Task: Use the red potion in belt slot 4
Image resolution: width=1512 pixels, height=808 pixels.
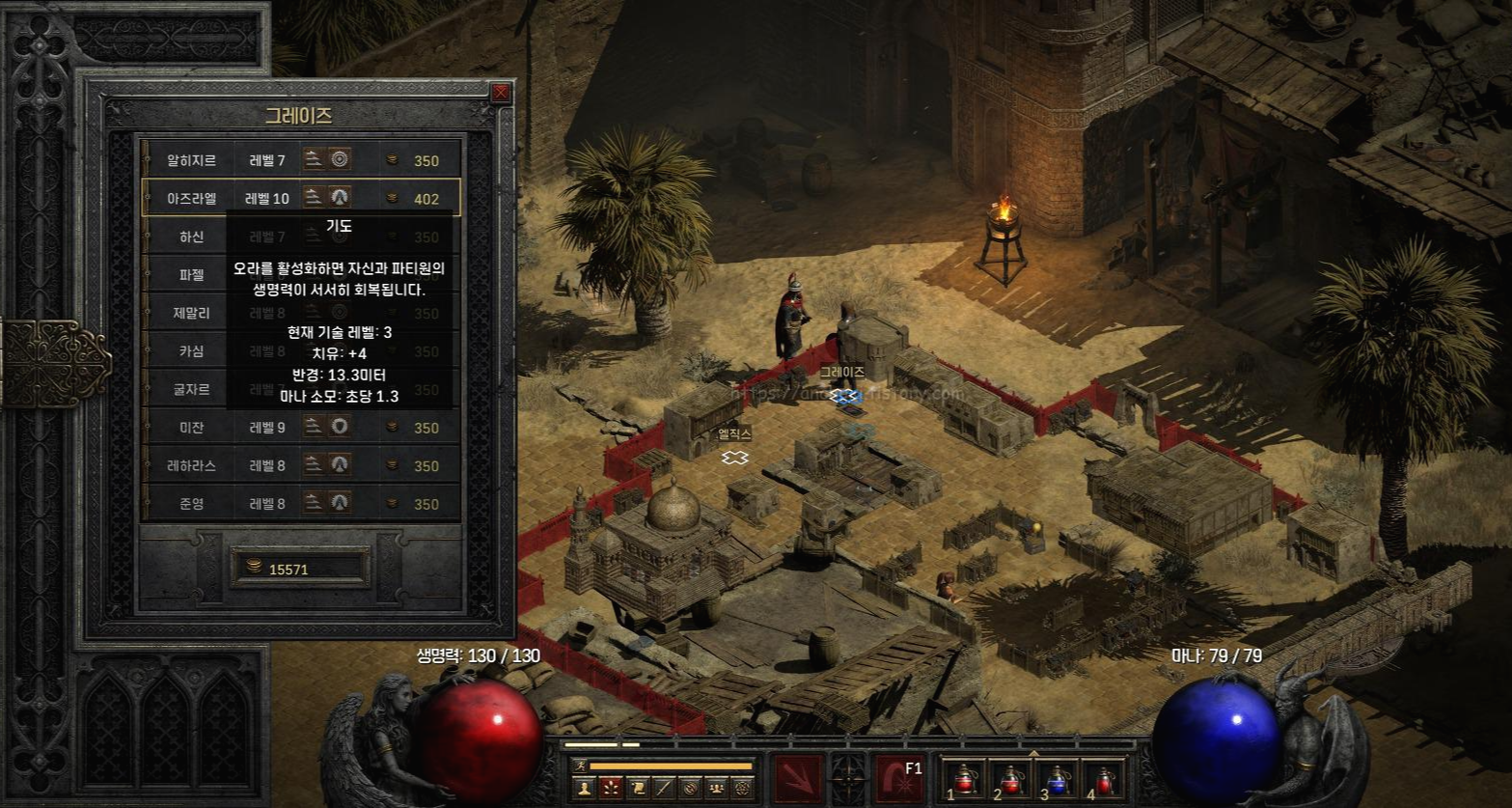Action: [x=1102, y=778]
